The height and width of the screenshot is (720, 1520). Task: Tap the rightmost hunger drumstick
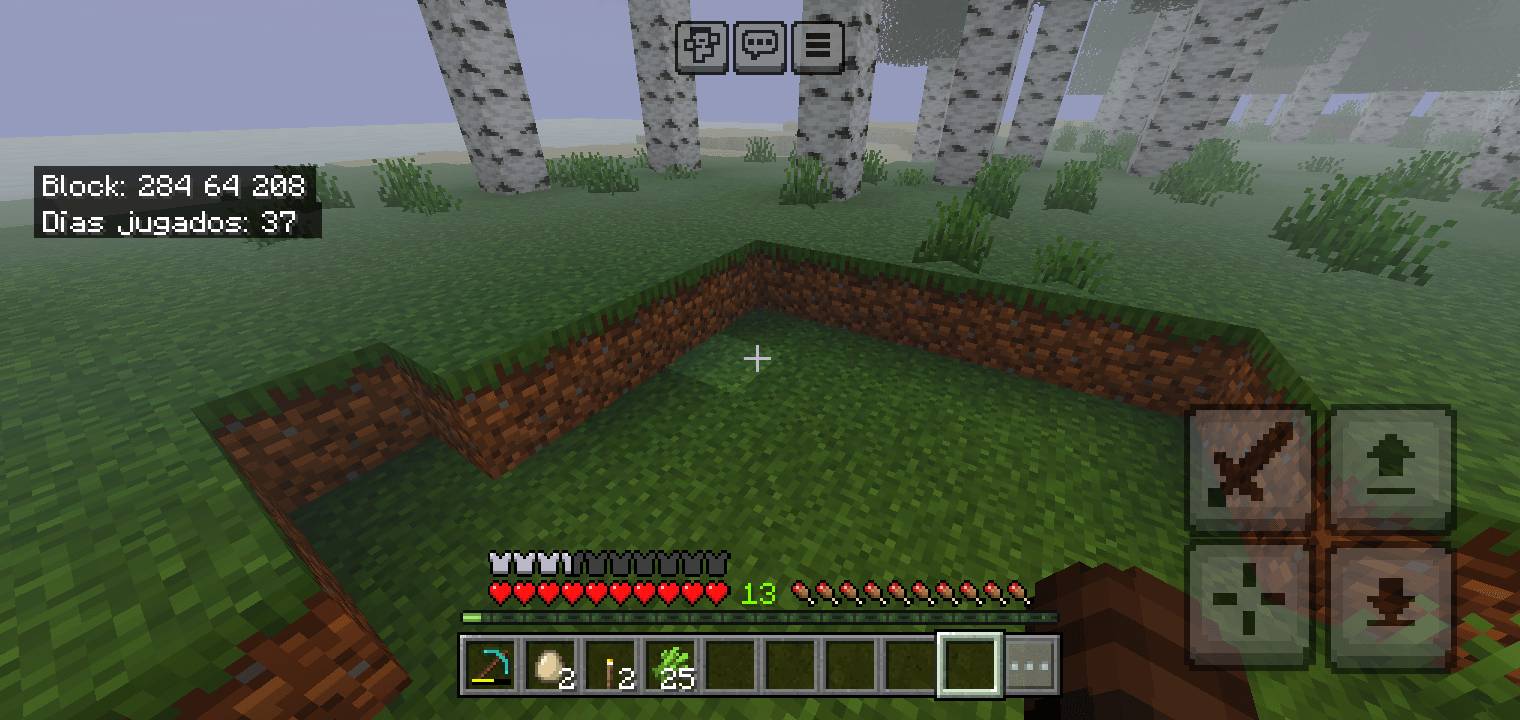pyautogui.click(x=1019, y=592)
